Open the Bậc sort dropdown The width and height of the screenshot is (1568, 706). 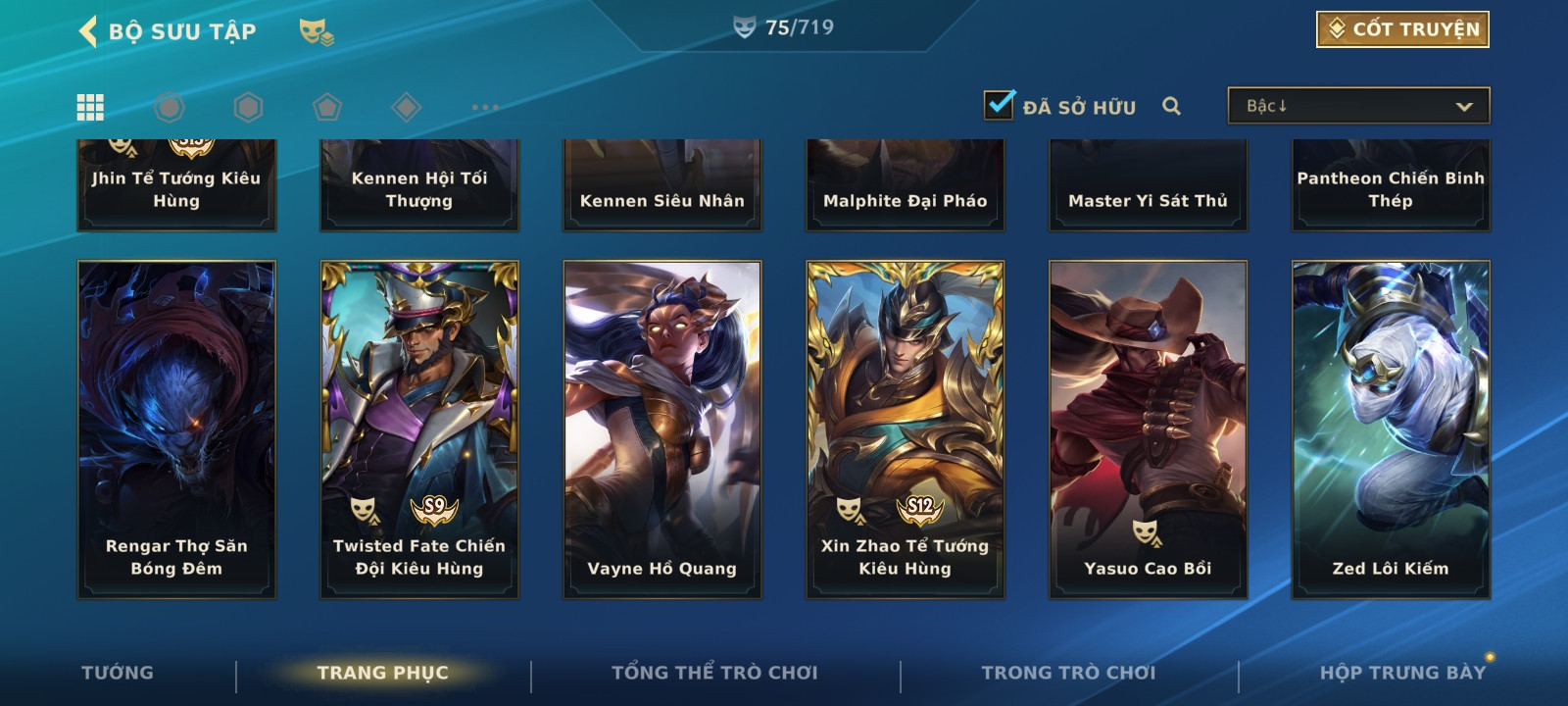pyautogui.click(x=1358, y=106)
